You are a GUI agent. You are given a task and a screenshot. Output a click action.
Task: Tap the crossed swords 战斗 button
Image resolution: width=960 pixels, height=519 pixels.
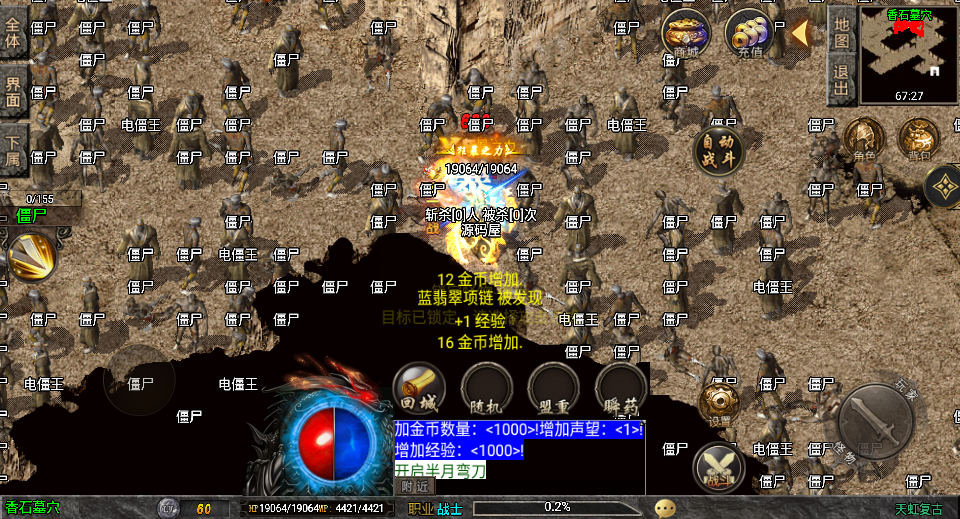(x=720, y=466)
